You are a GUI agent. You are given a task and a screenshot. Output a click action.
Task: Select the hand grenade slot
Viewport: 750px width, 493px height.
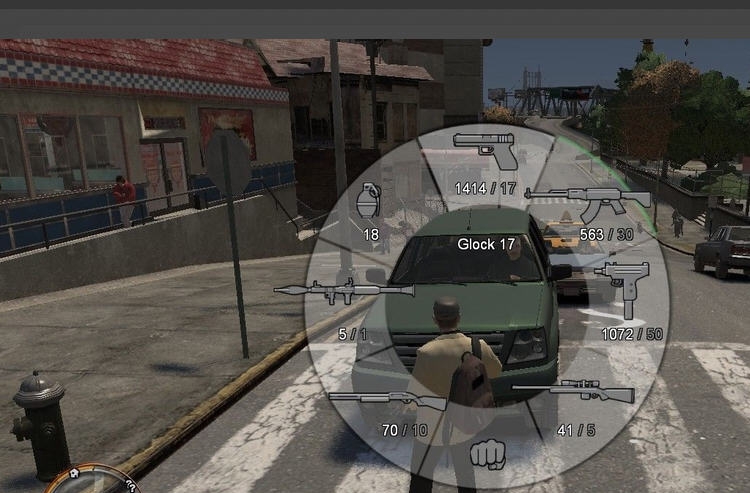tap(369, 202)
